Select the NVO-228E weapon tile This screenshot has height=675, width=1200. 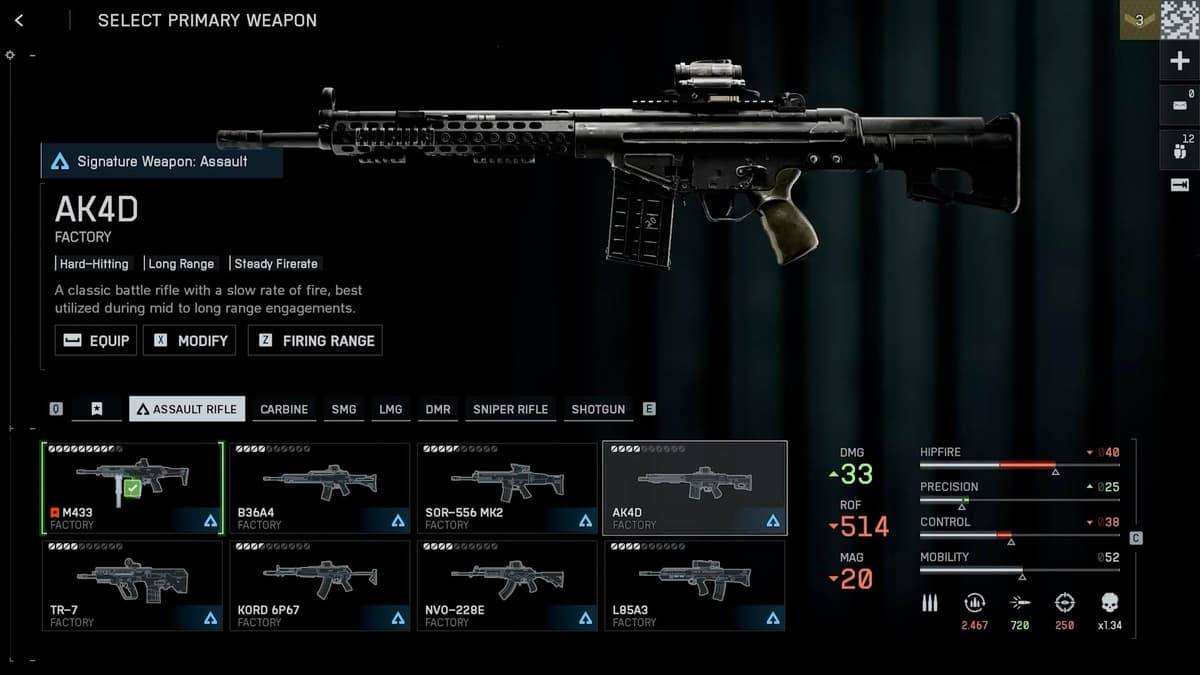tap(507, 586)
